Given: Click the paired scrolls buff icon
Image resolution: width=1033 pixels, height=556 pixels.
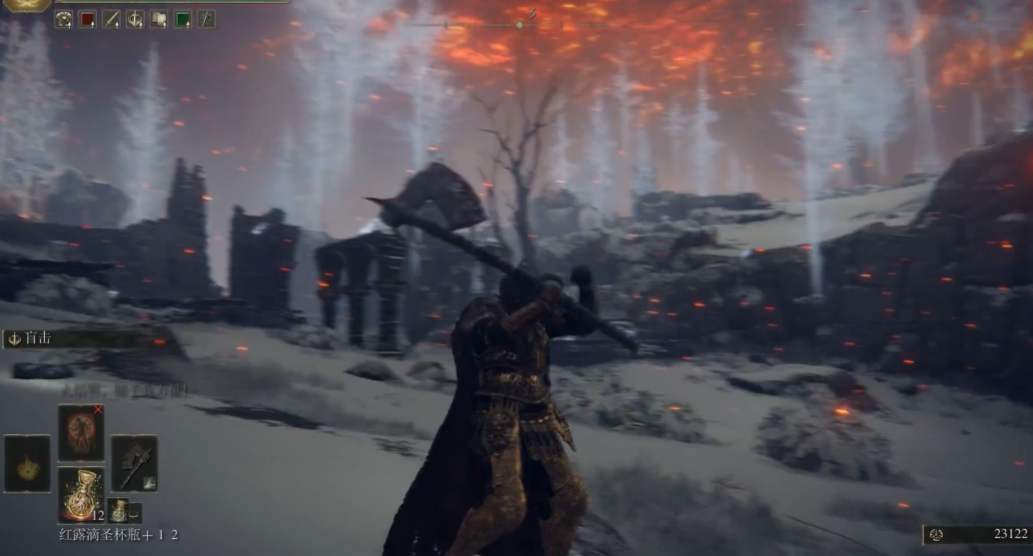Looking at the screenshot, I should 159,19.
